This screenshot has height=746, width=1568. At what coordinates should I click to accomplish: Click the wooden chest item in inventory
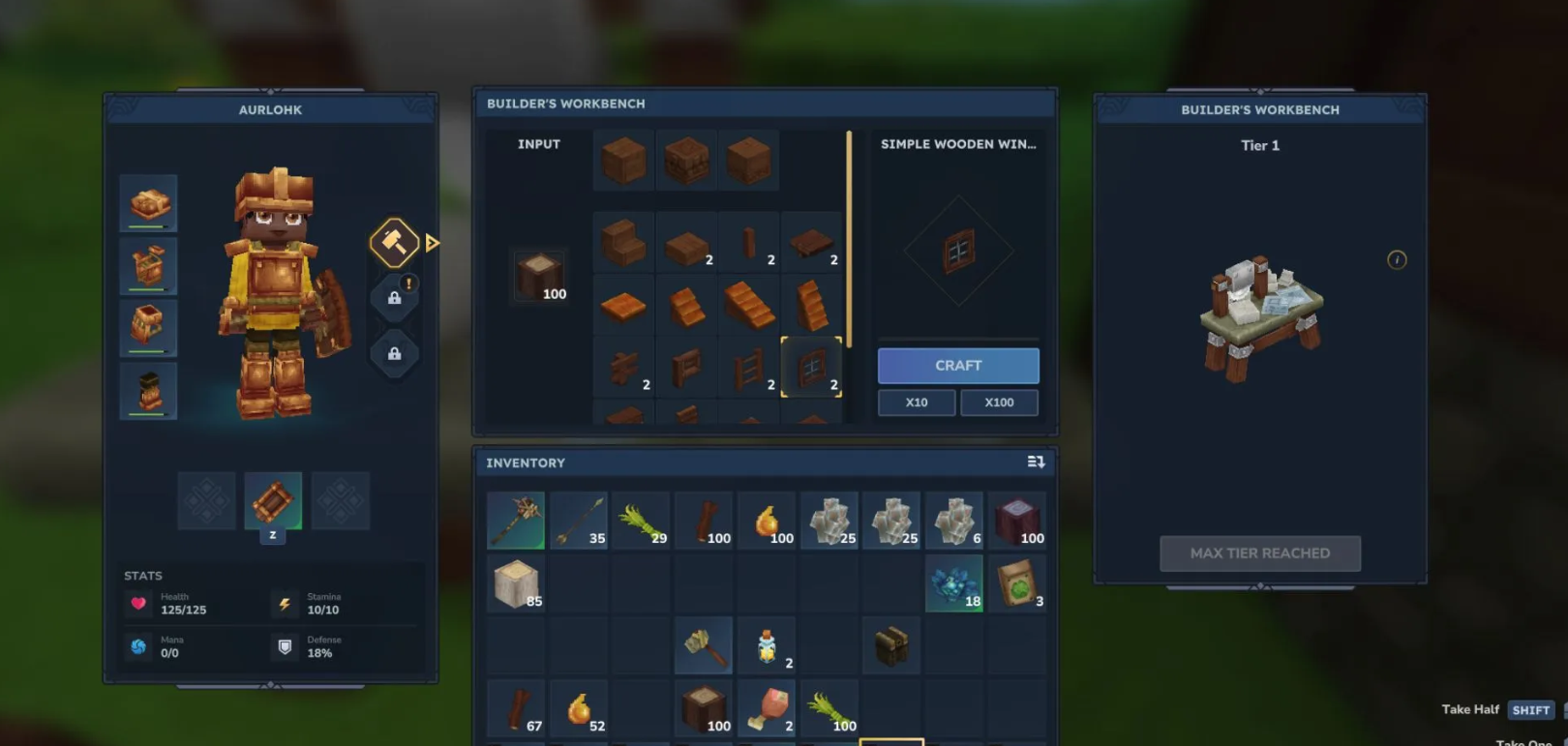(x=890, y=646)
